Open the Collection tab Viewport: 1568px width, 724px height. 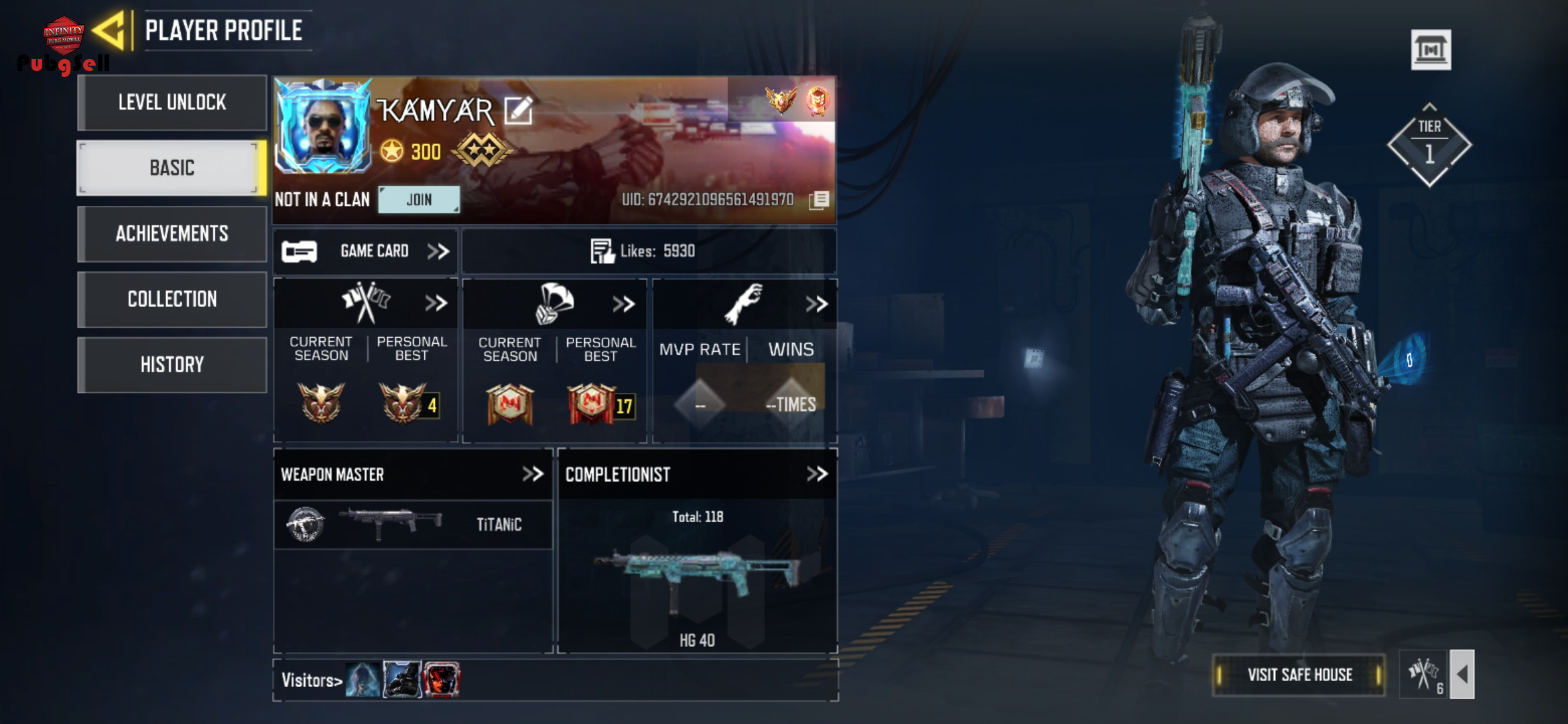click(172, 299)
